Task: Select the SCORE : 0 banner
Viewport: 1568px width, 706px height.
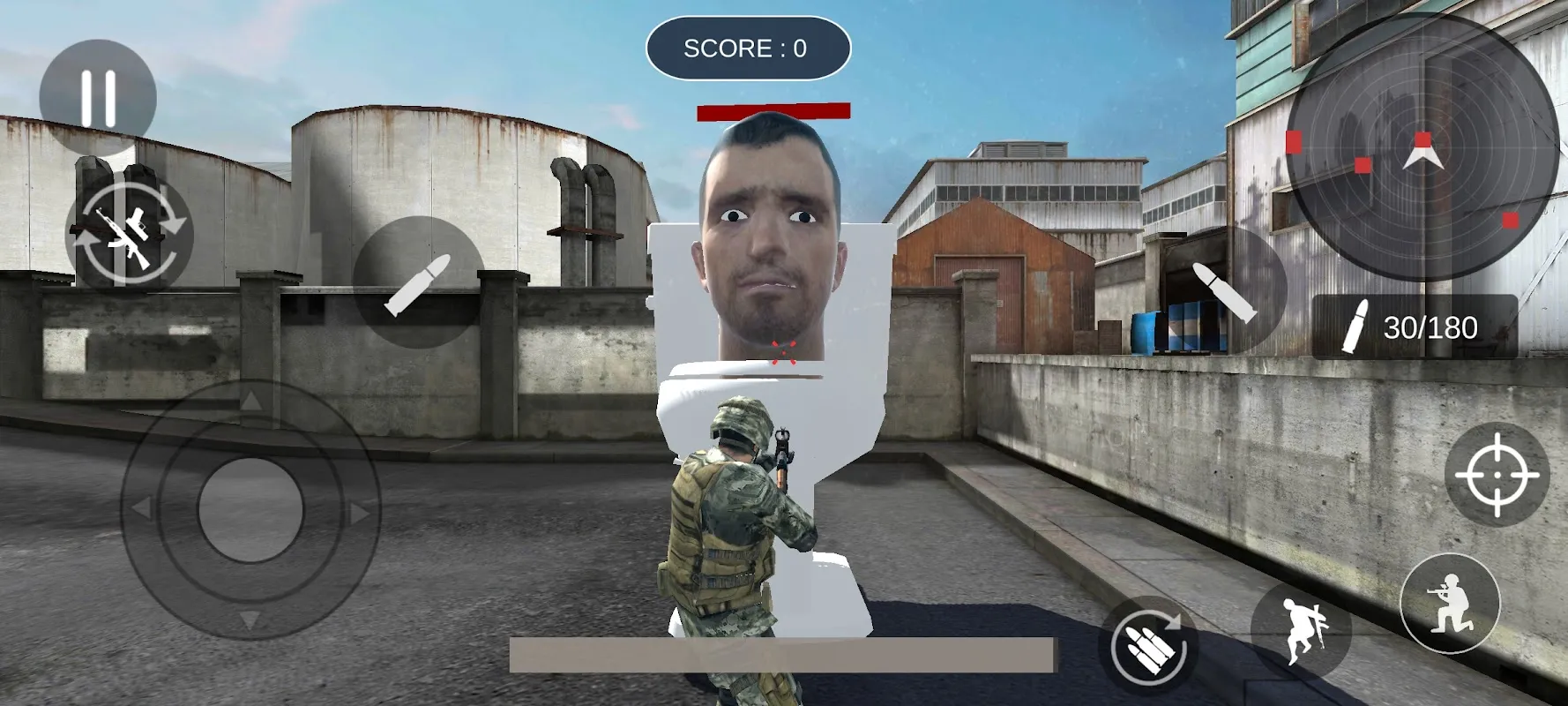Action: (746, 49)
